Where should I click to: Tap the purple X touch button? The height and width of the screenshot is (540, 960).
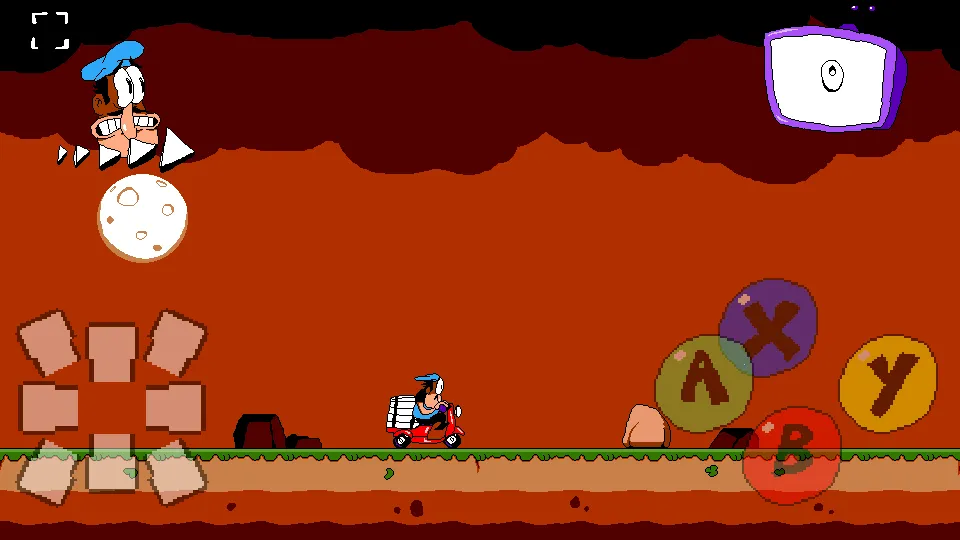pyautogui.click(x=768, y=328)
